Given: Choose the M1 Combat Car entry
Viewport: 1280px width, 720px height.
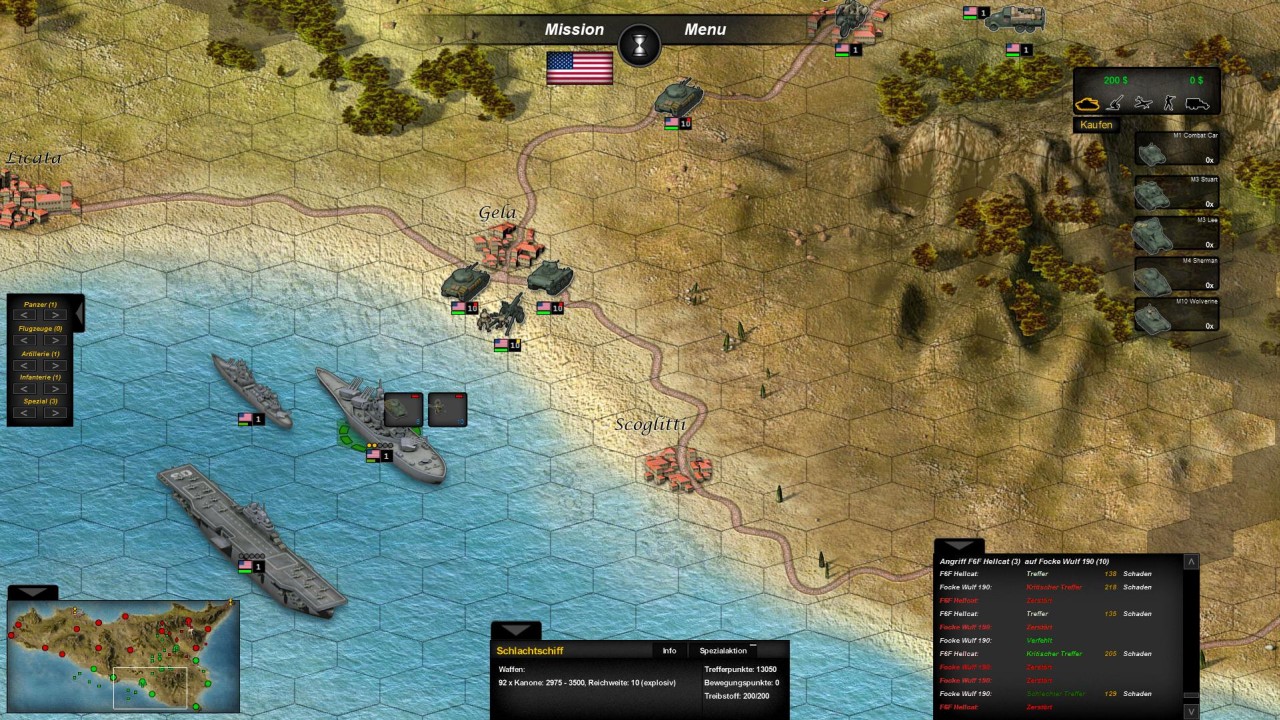Looking at the screenshot, I should (x=1177, y=148).
